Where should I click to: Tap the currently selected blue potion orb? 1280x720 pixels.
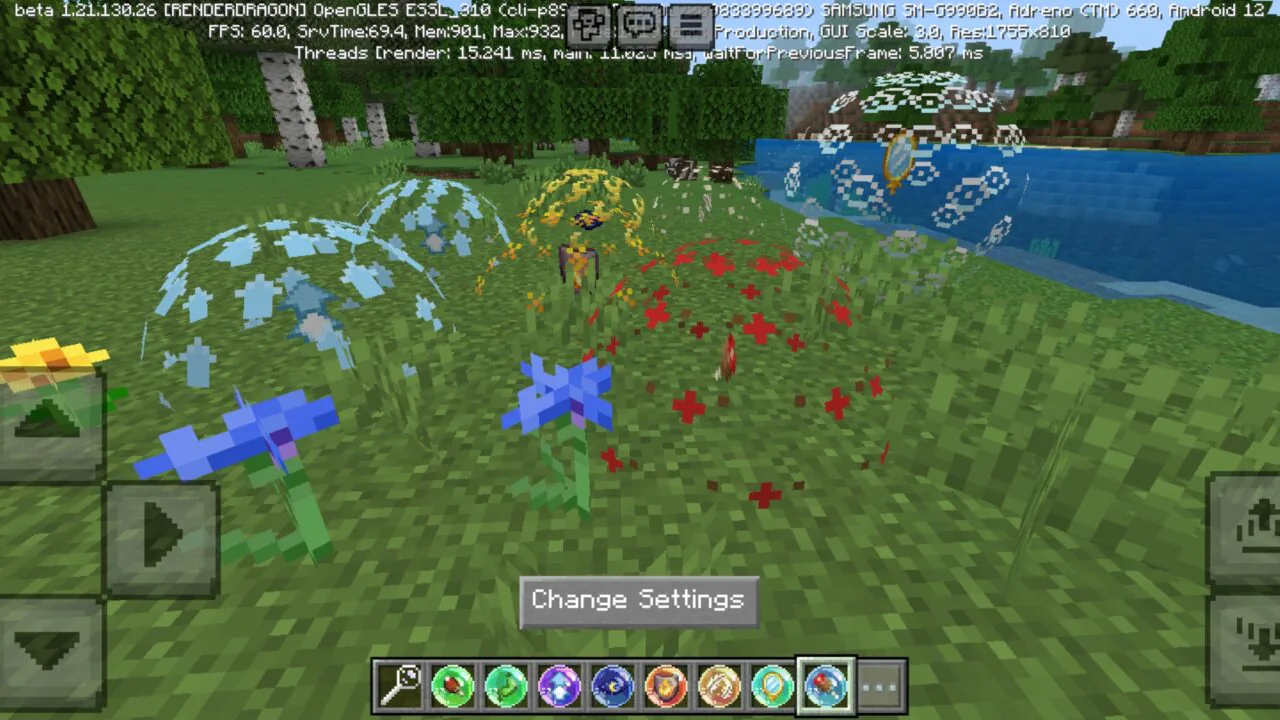[x=824, y=684]
